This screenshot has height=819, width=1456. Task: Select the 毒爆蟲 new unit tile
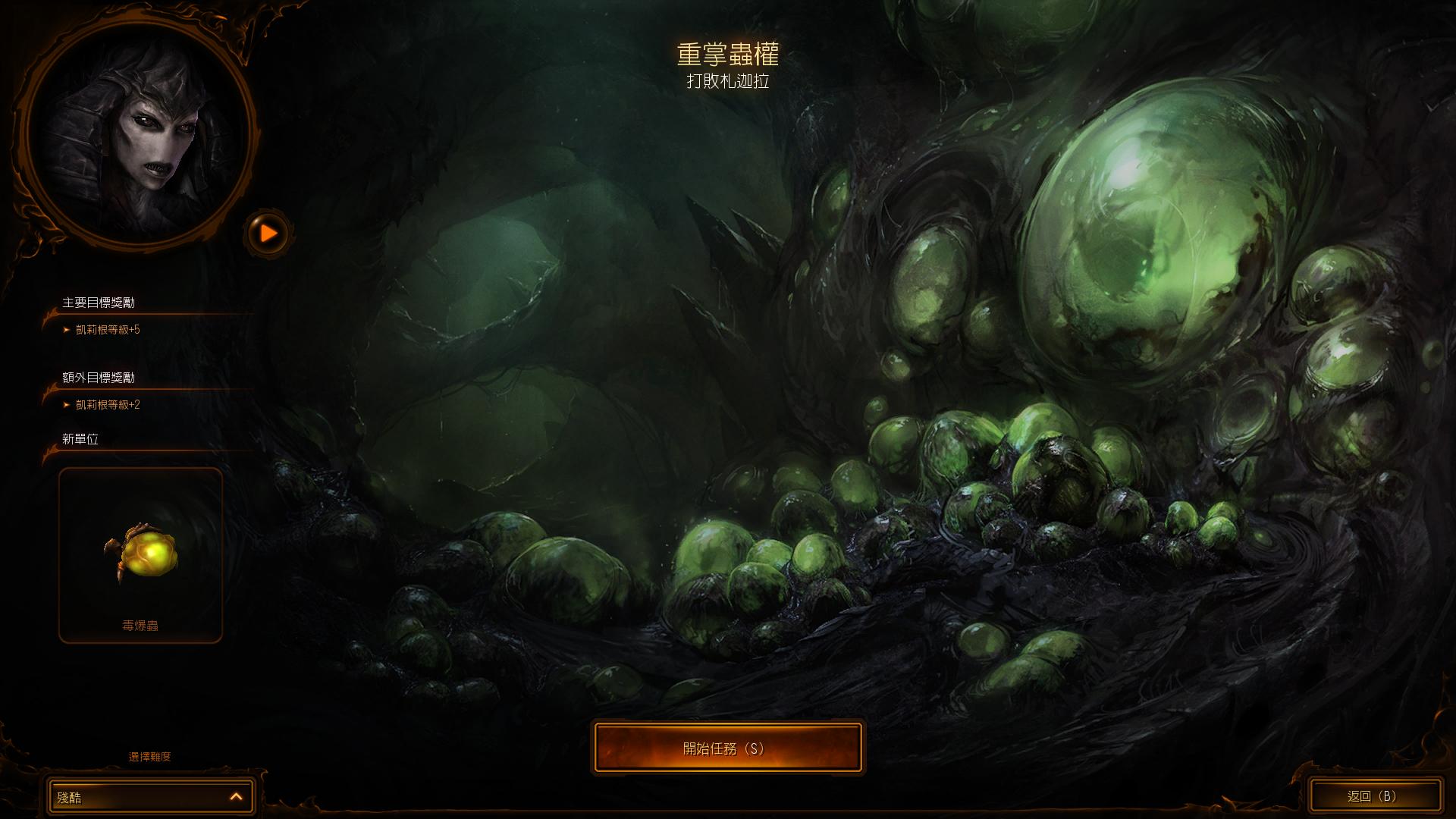click(141, 555)
